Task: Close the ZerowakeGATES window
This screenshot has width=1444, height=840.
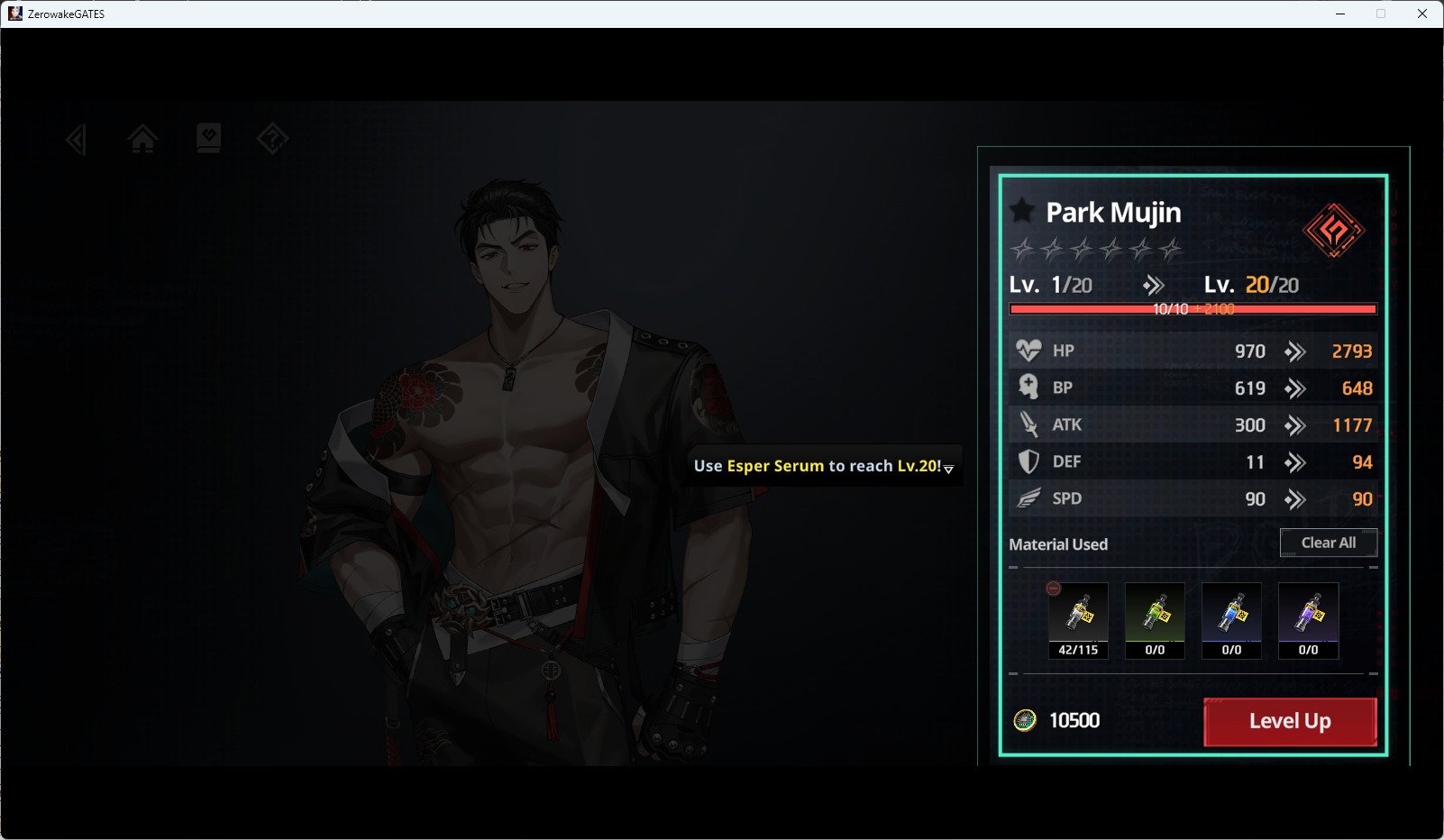Action: (x=1422, y=14)
